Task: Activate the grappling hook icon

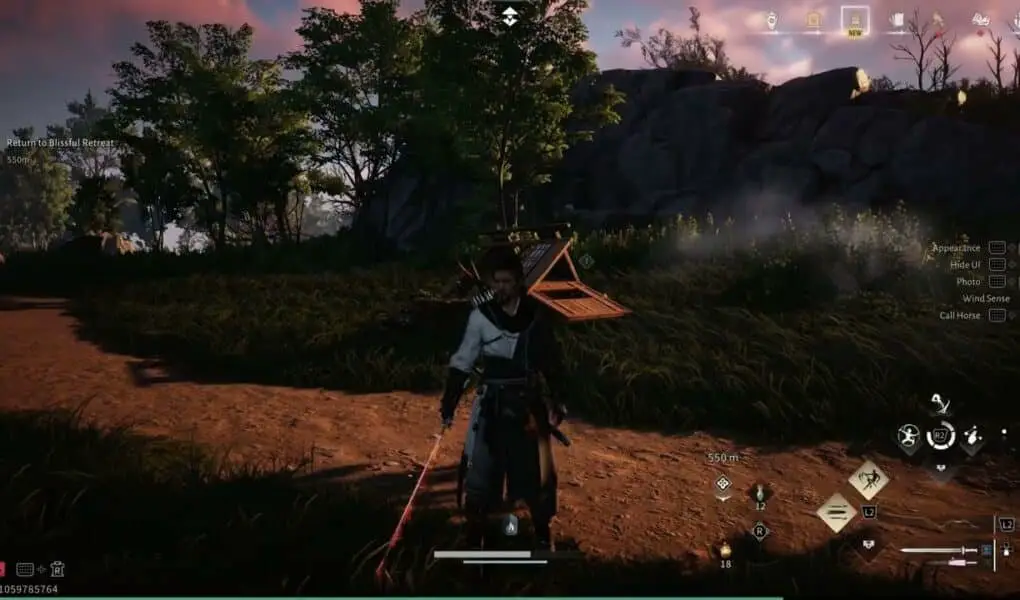Action: pyautogui.click(x=939, y=403)
